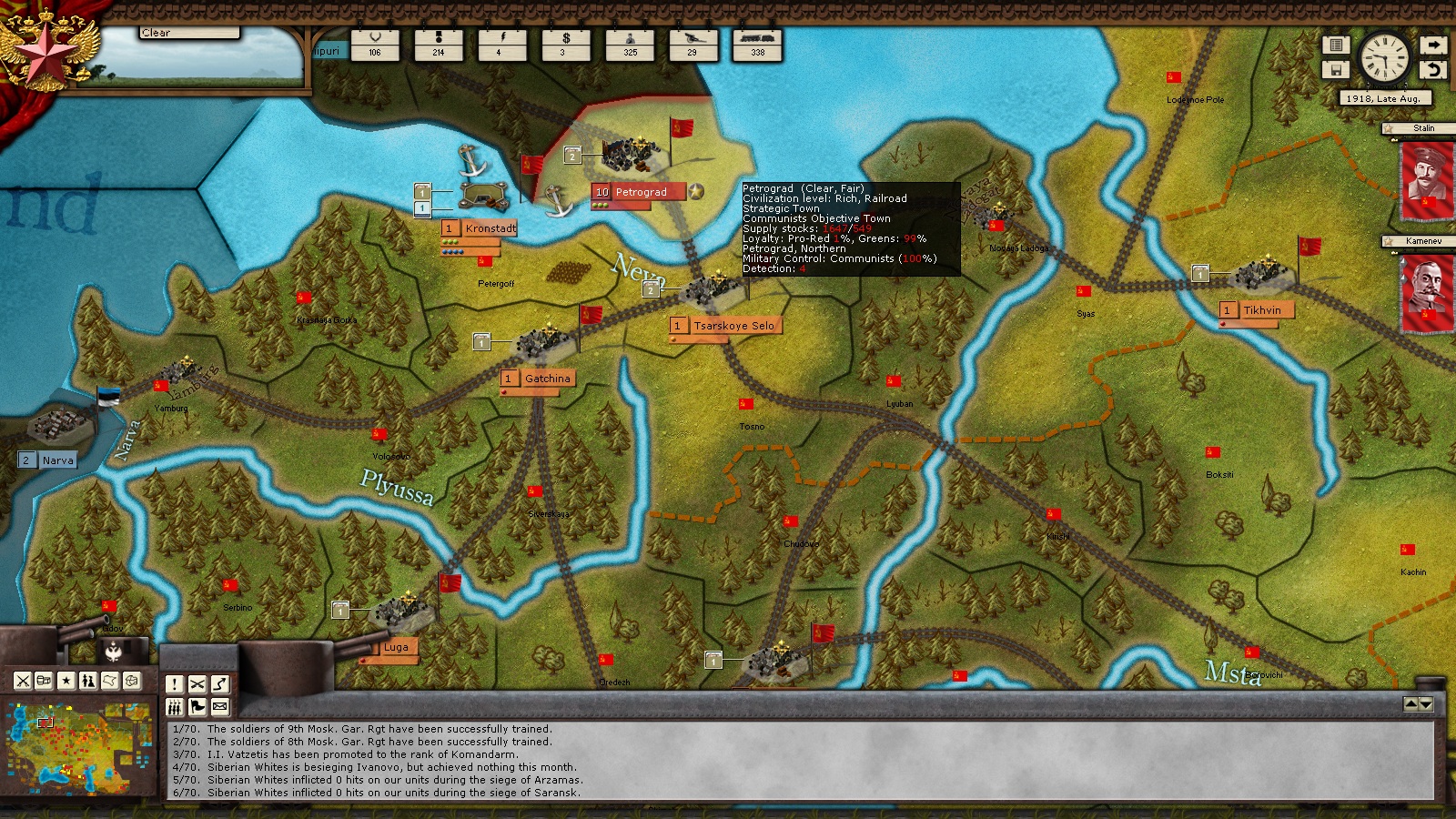Filter the log by three soldiers unit messages
The image size is (1456, 819).
click(x=175, y=707)
